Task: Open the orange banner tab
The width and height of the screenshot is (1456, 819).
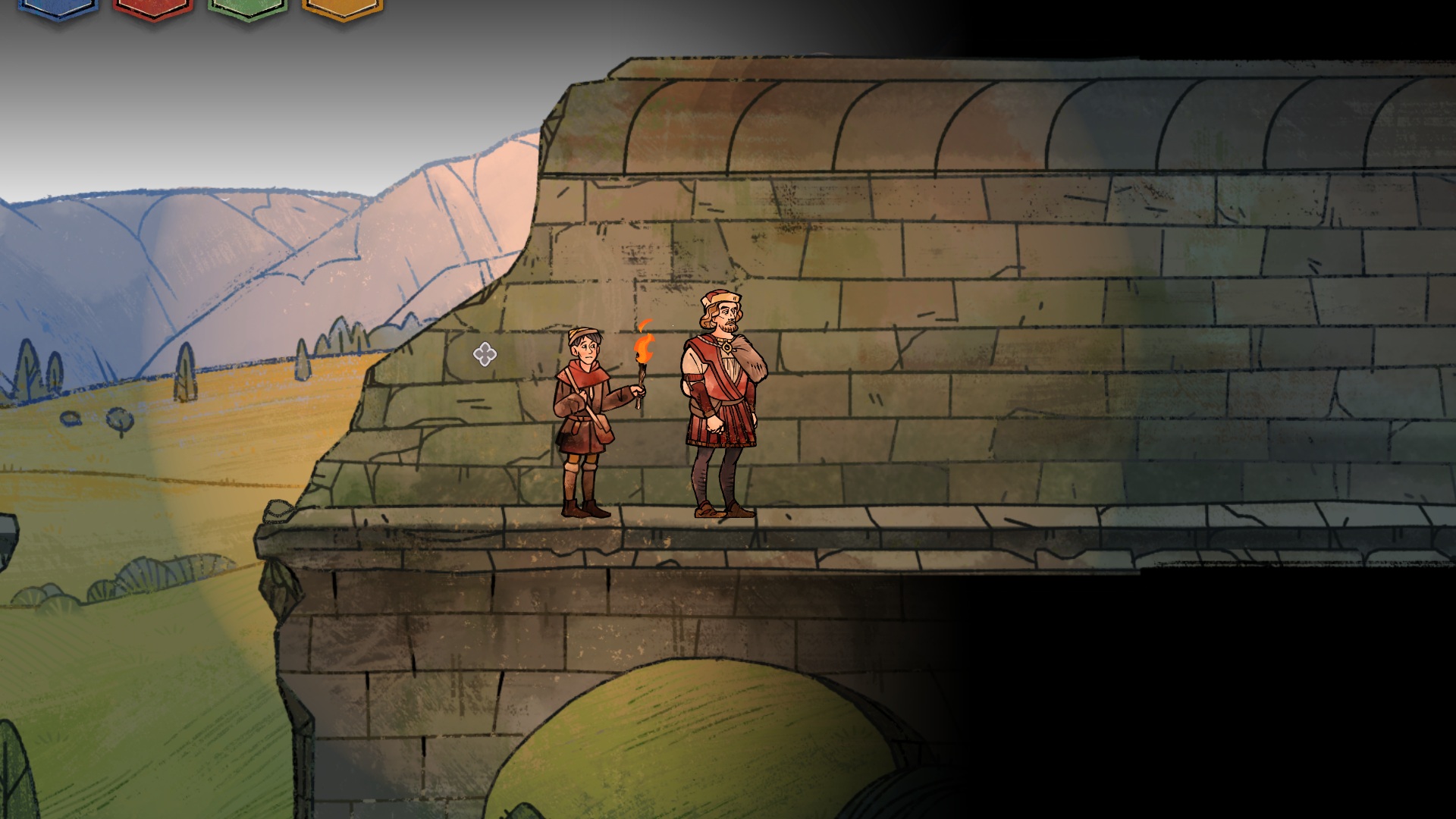Action: coord(342,8)
